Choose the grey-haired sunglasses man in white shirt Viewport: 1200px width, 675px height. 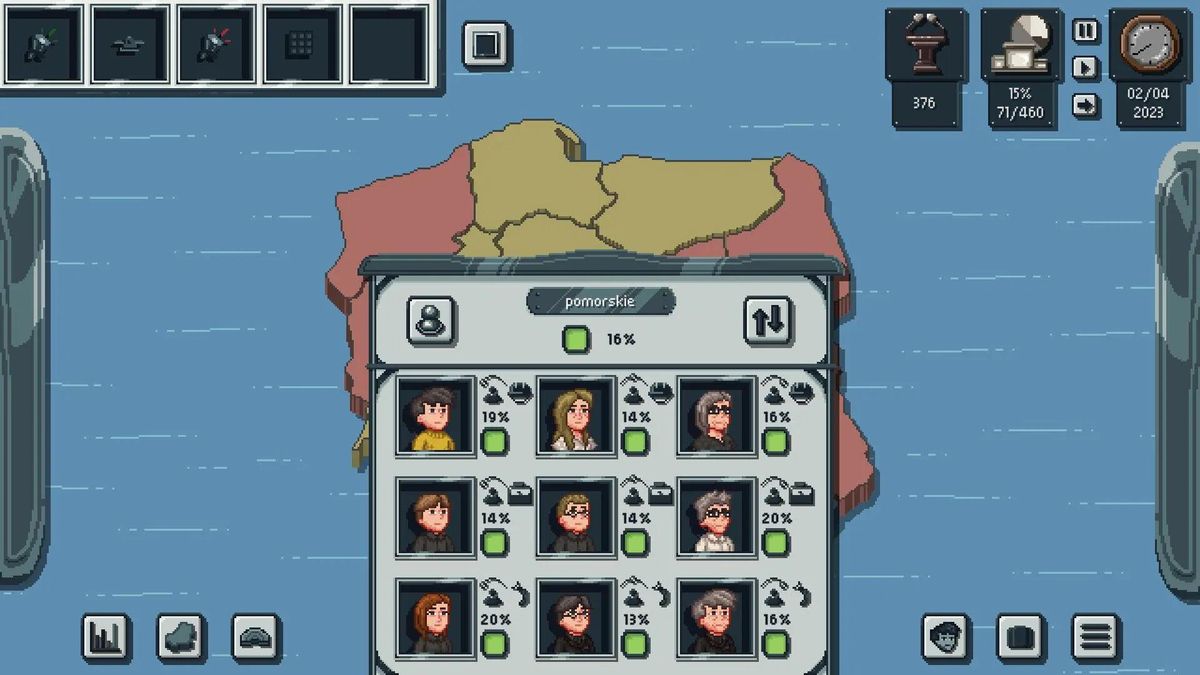point(716,516)
